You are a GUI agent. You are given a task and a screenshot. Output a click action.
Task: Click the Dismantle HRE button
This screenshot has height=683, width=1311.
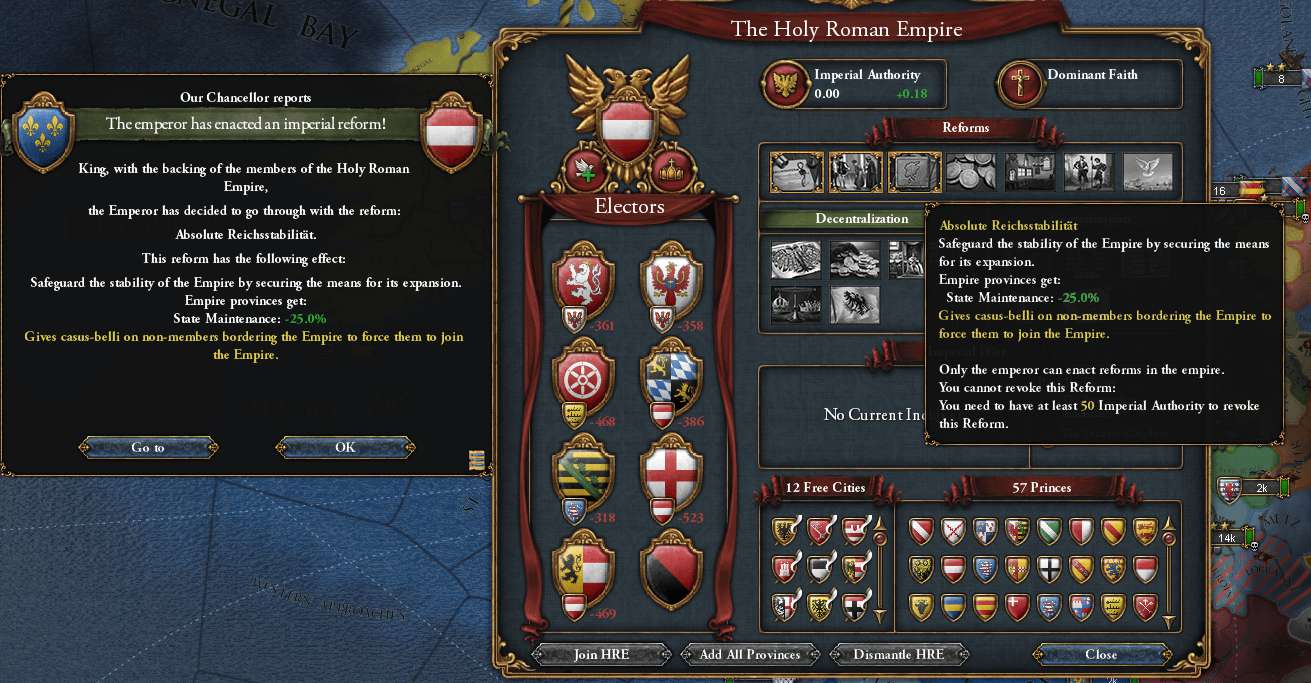899,655
